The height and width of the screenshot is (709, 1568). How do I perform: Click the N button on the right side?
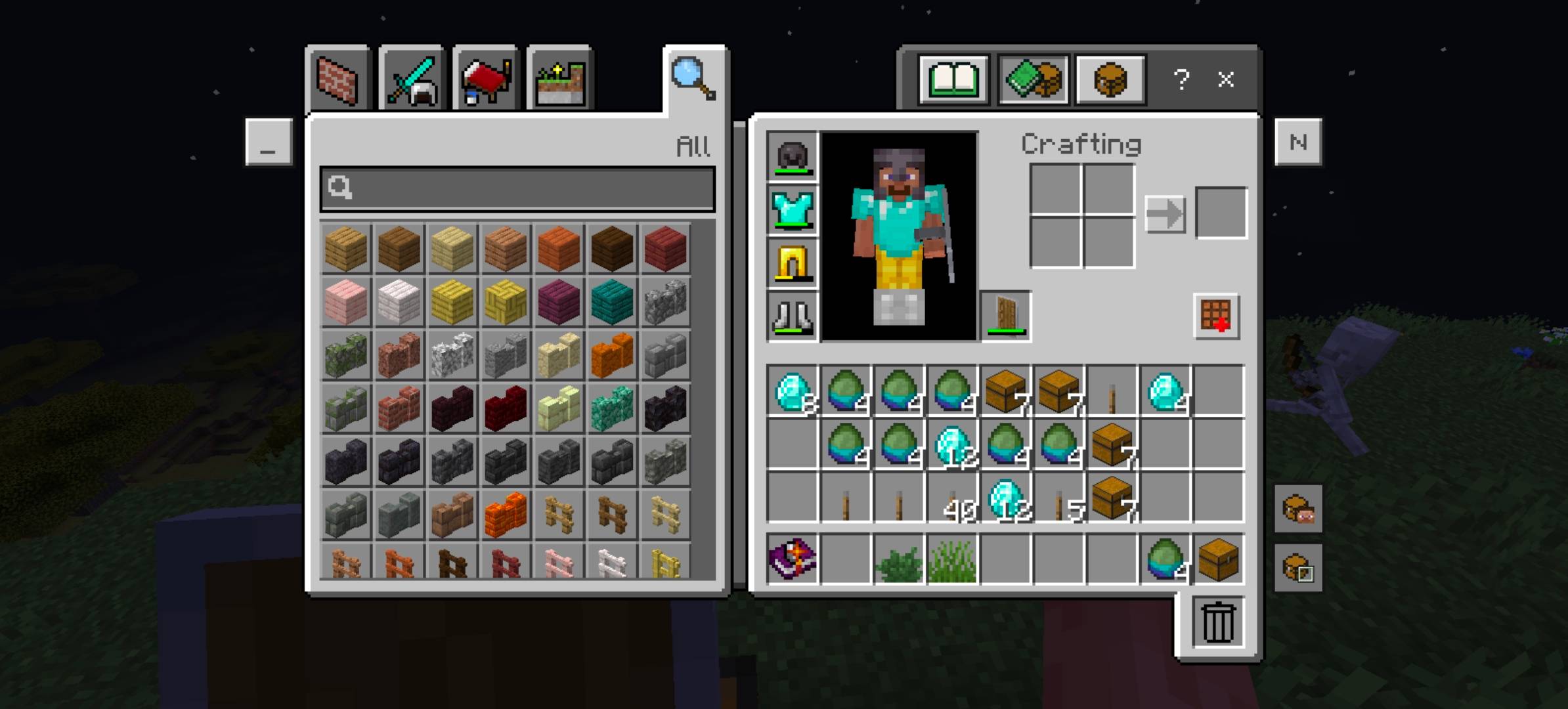pyautogui.click(x=1298, y=142)
